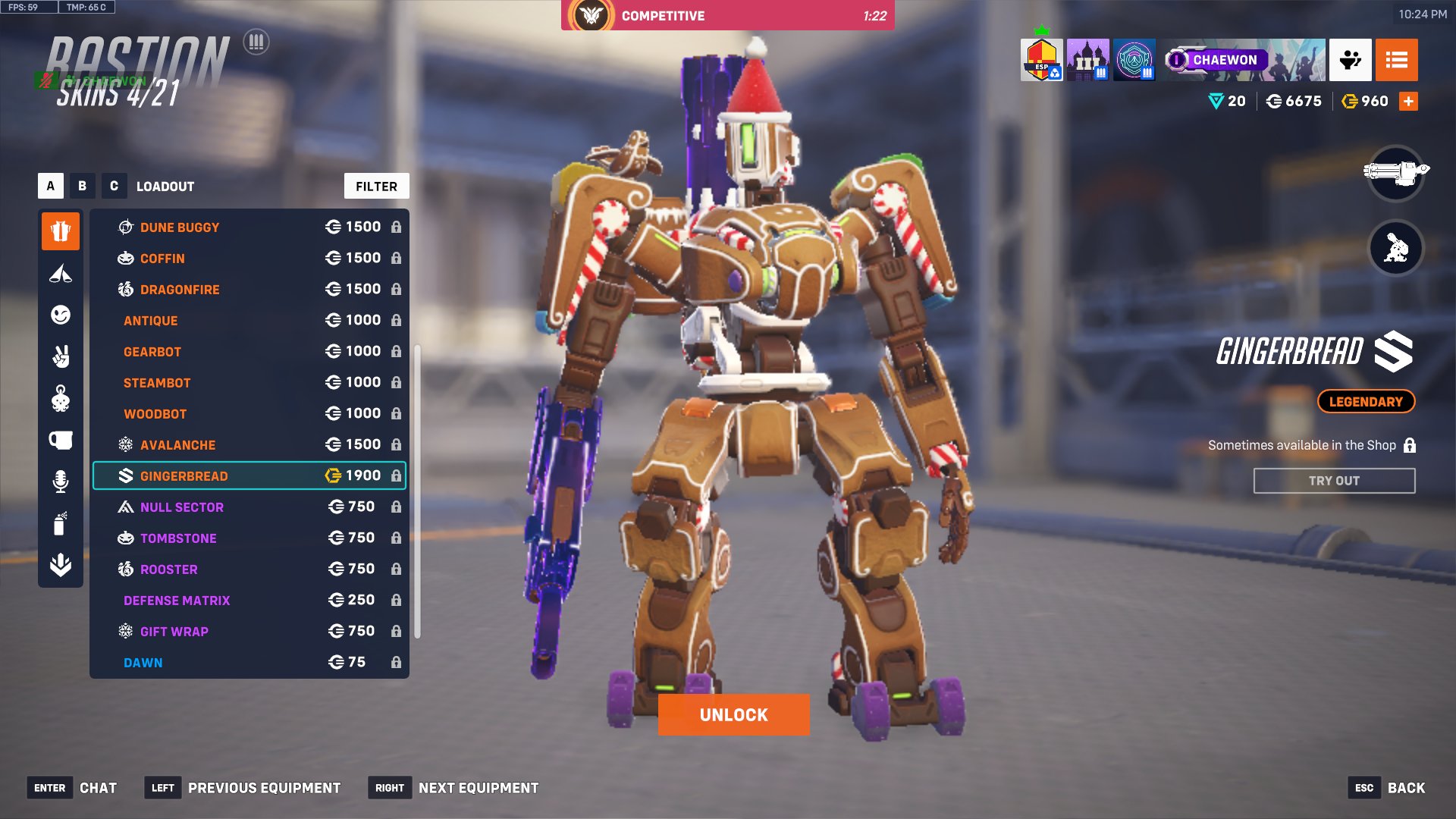Open the emotes category with smiley icon
This screenshot has height=819, width=1456.
pos(61,315)
